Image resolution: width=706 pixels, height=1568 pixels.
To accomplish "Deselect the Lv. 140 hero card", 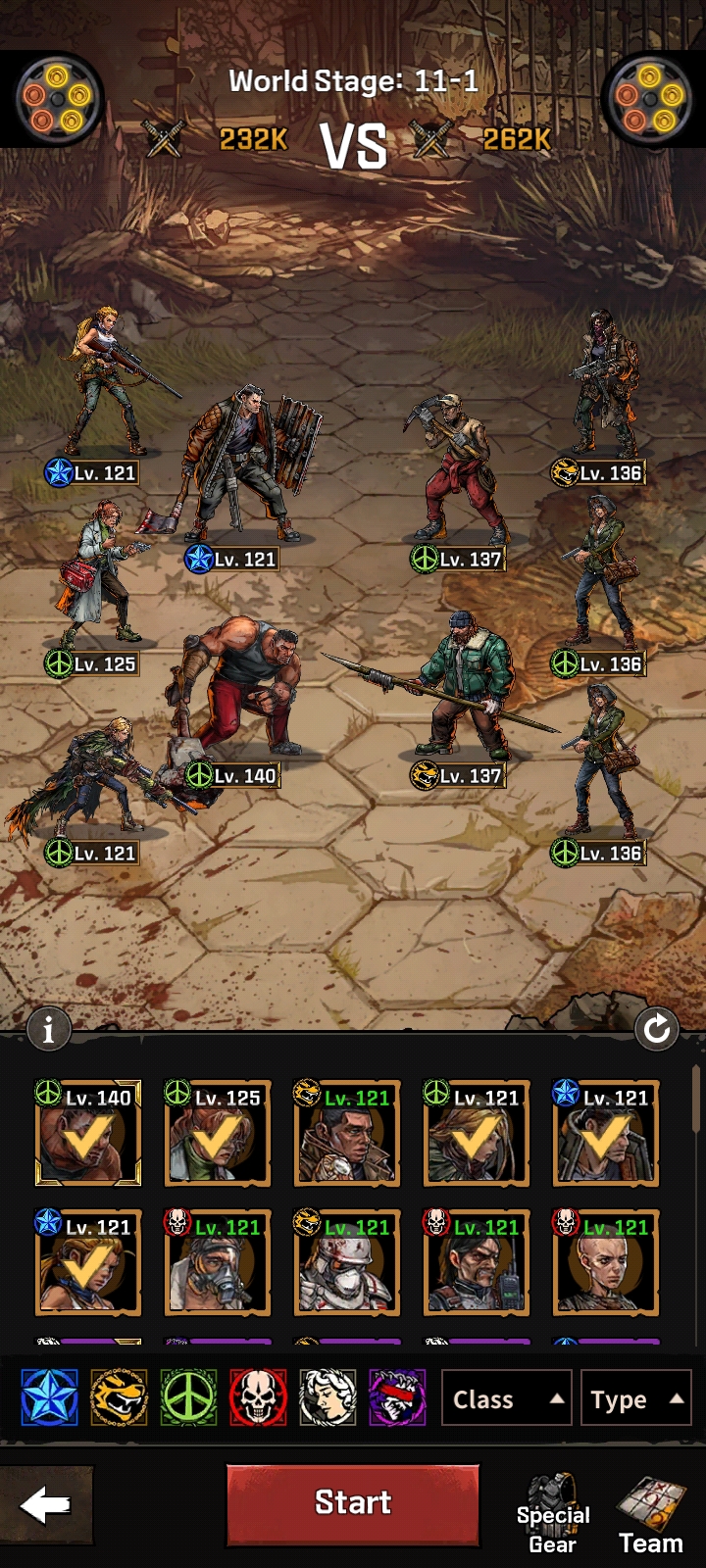I will (x=88, y=1134).
